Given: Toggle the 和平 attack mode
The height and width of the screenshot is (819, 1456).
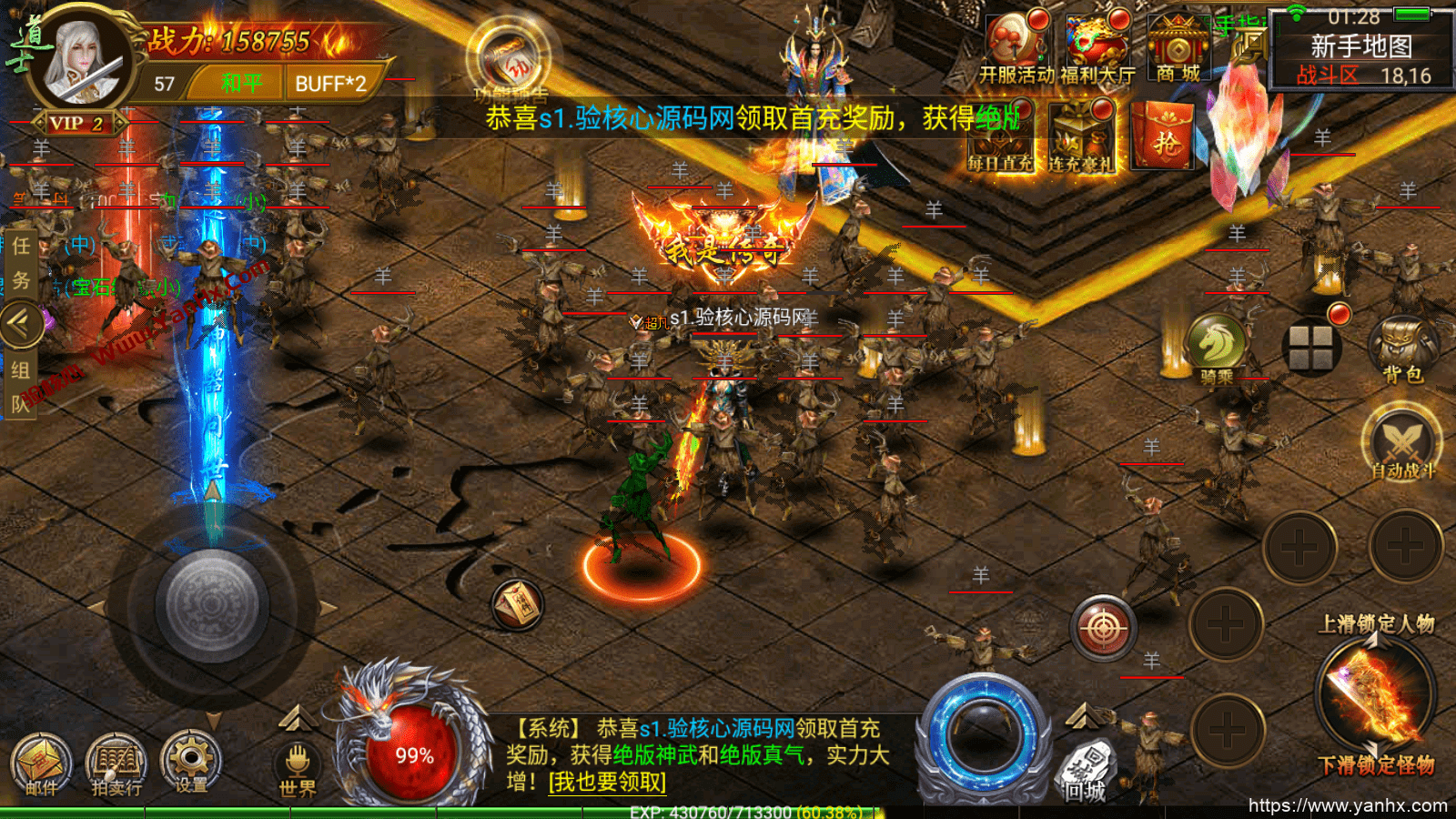Looking at the screenshot, I should (x=241, y=82).
